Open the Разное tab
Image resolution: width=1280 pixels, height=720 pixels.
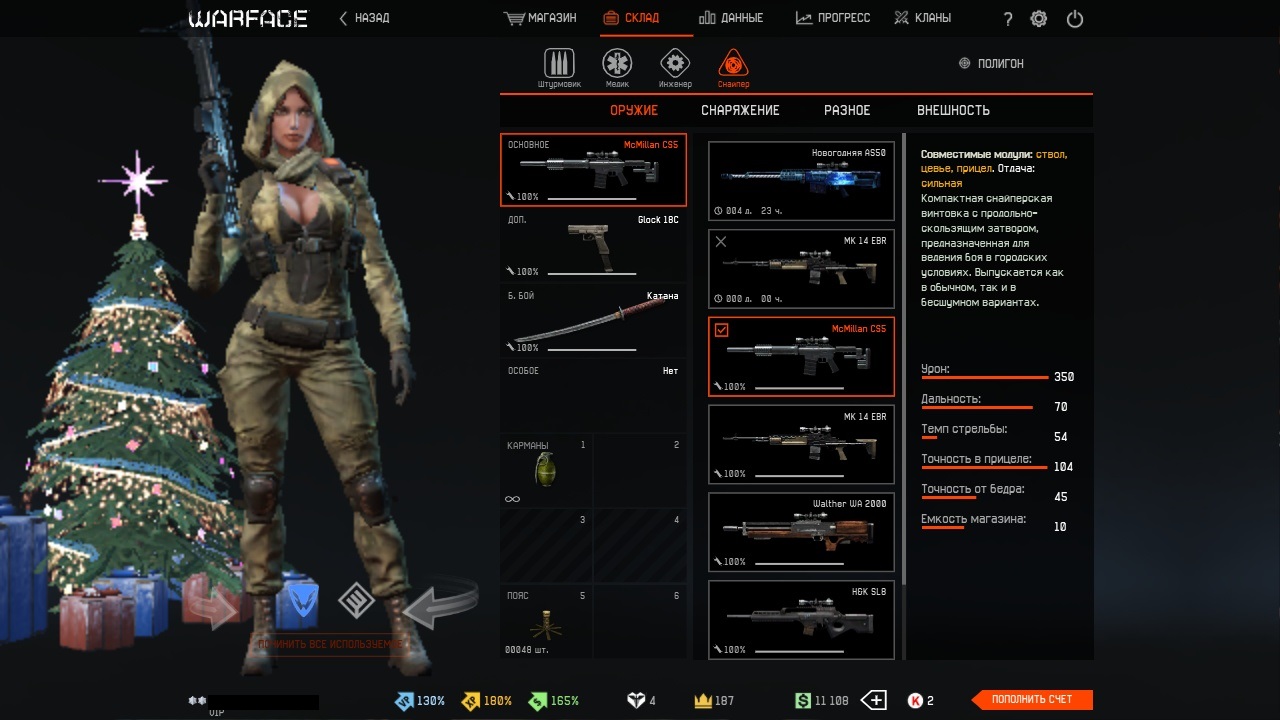847,110
